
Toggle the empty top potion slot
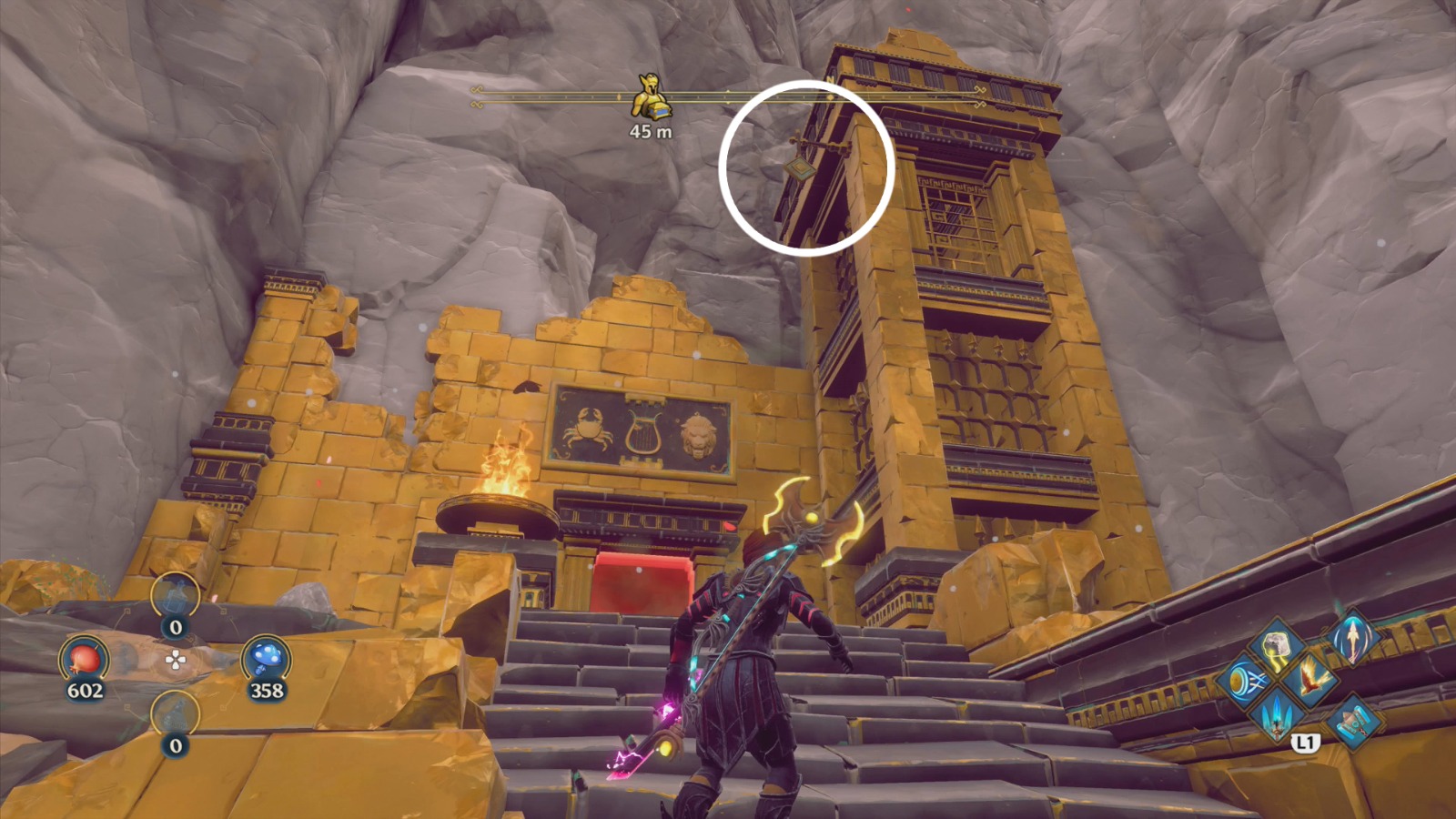(x=176, y=594)
